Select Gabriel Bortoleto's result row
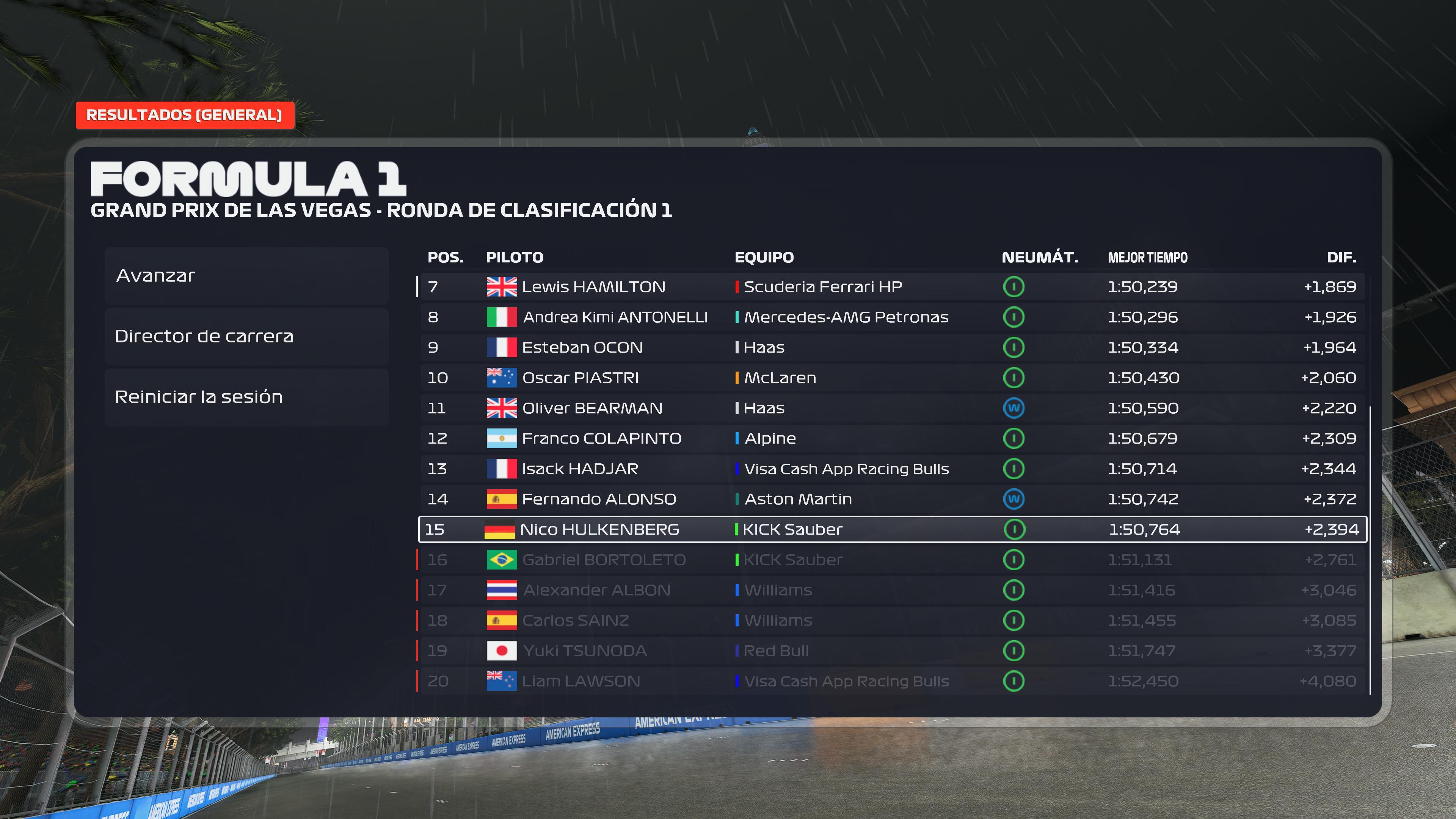The image size is (1456, 819). (892, 560)
